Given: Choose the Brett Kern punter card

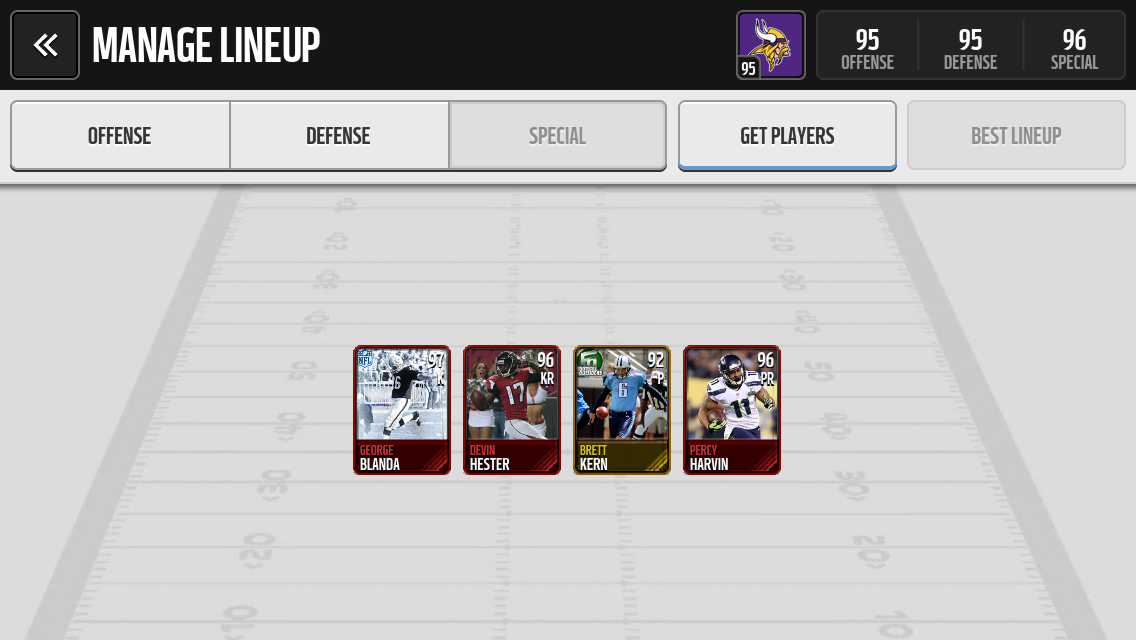Looking at the screenshot, I should (622, 410).
